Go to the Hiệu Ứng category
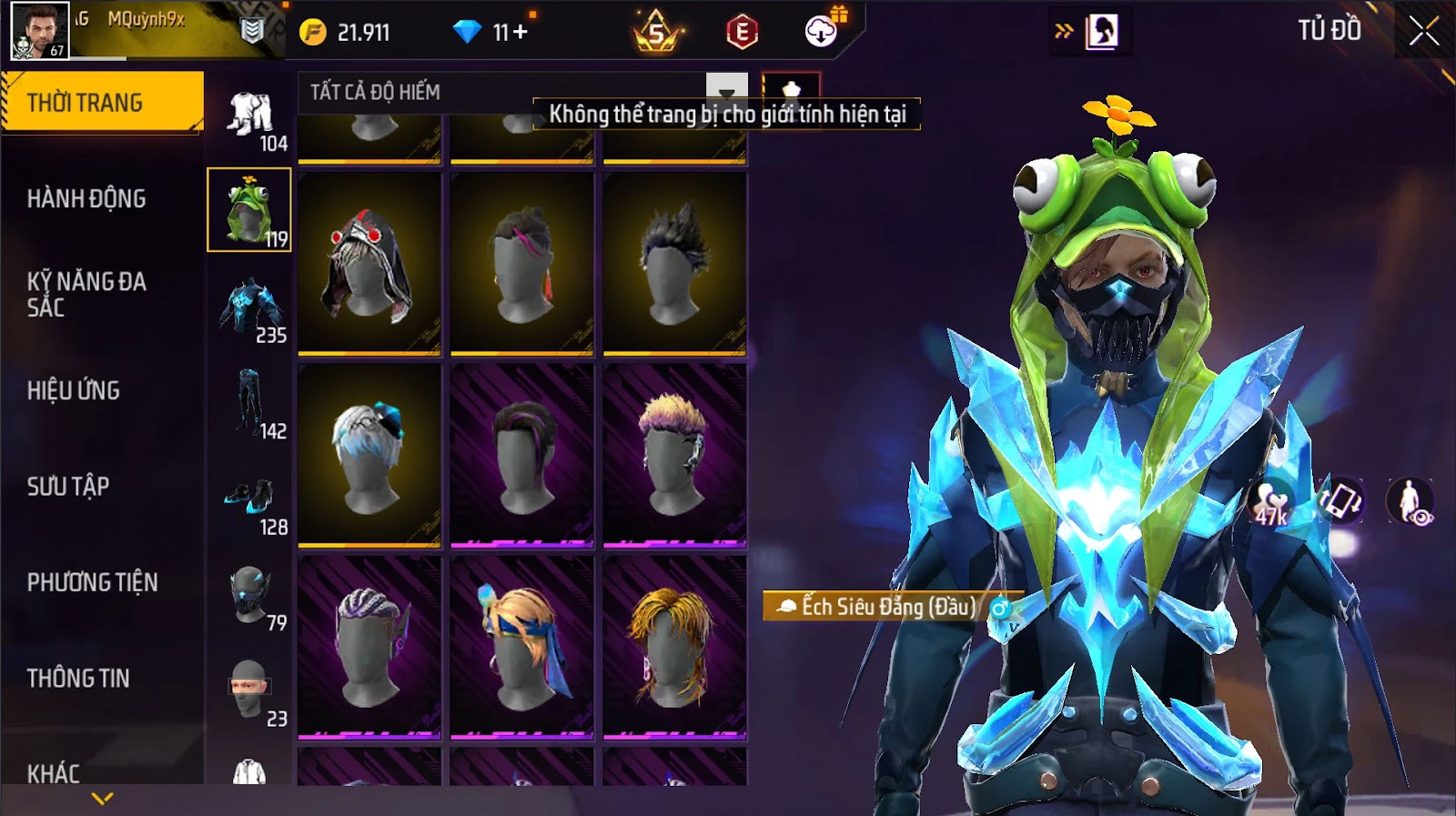The image size is (1456, 816). (74, 390)
